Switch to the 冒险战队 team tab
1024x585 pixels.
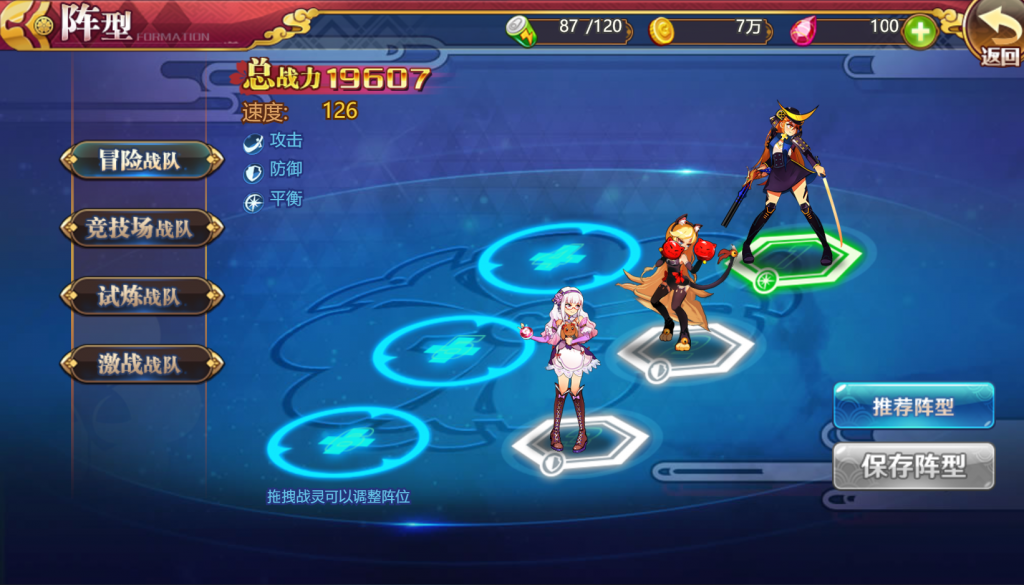pyautogui.click(x=140, y=160)
